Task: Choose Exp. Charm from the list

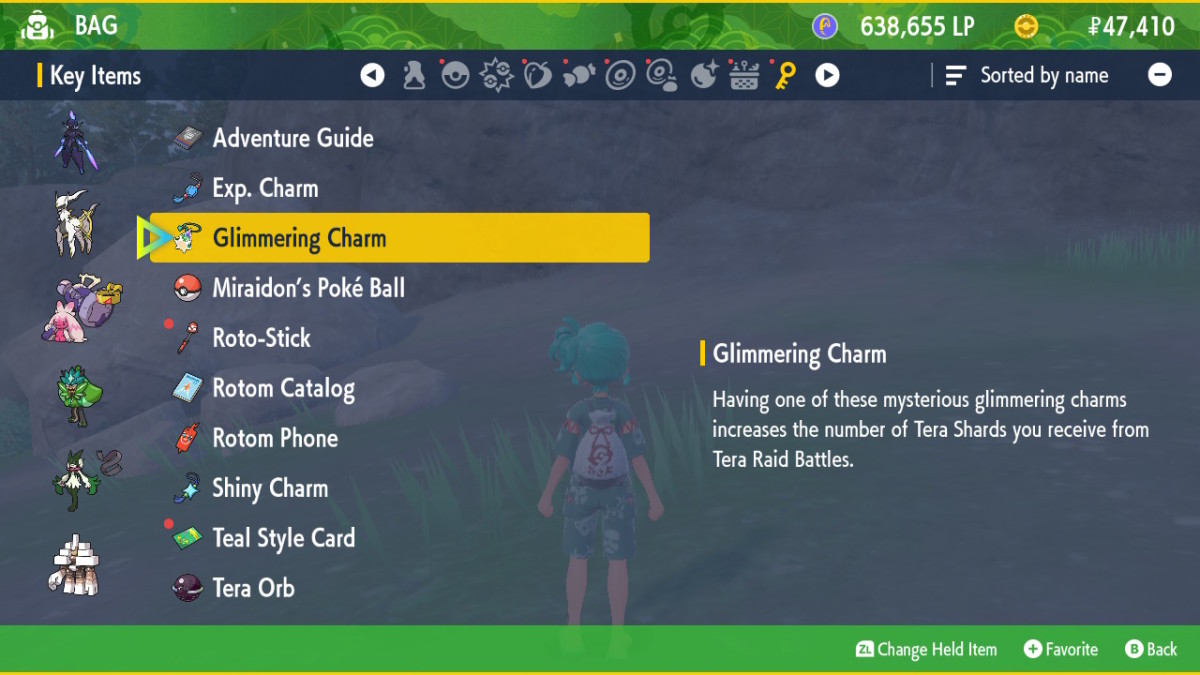Action: 265,188
